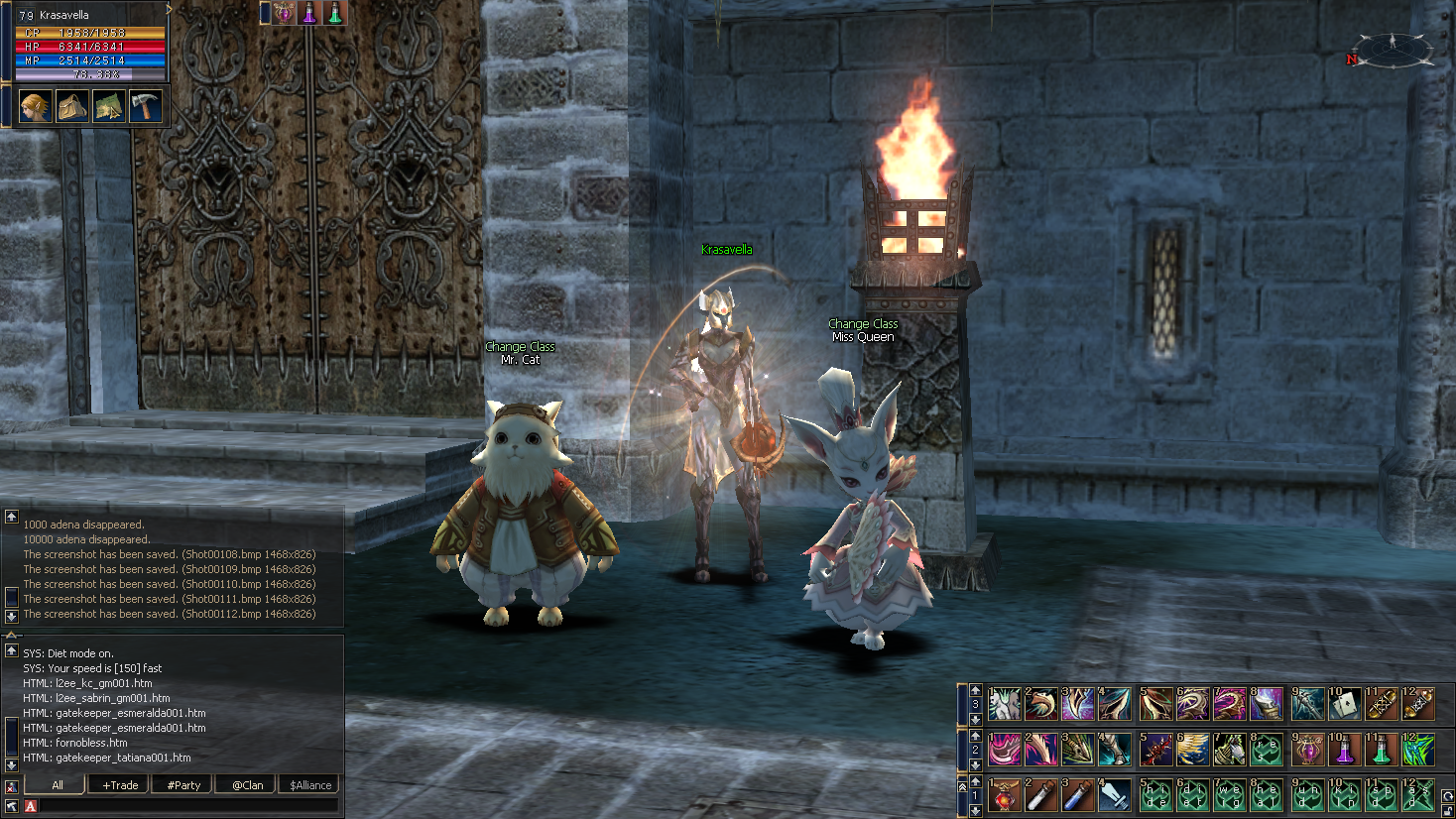
Task: Use the red amulet potion hotbar slot
Action: pyautogui.click(x=1005, y=795)
